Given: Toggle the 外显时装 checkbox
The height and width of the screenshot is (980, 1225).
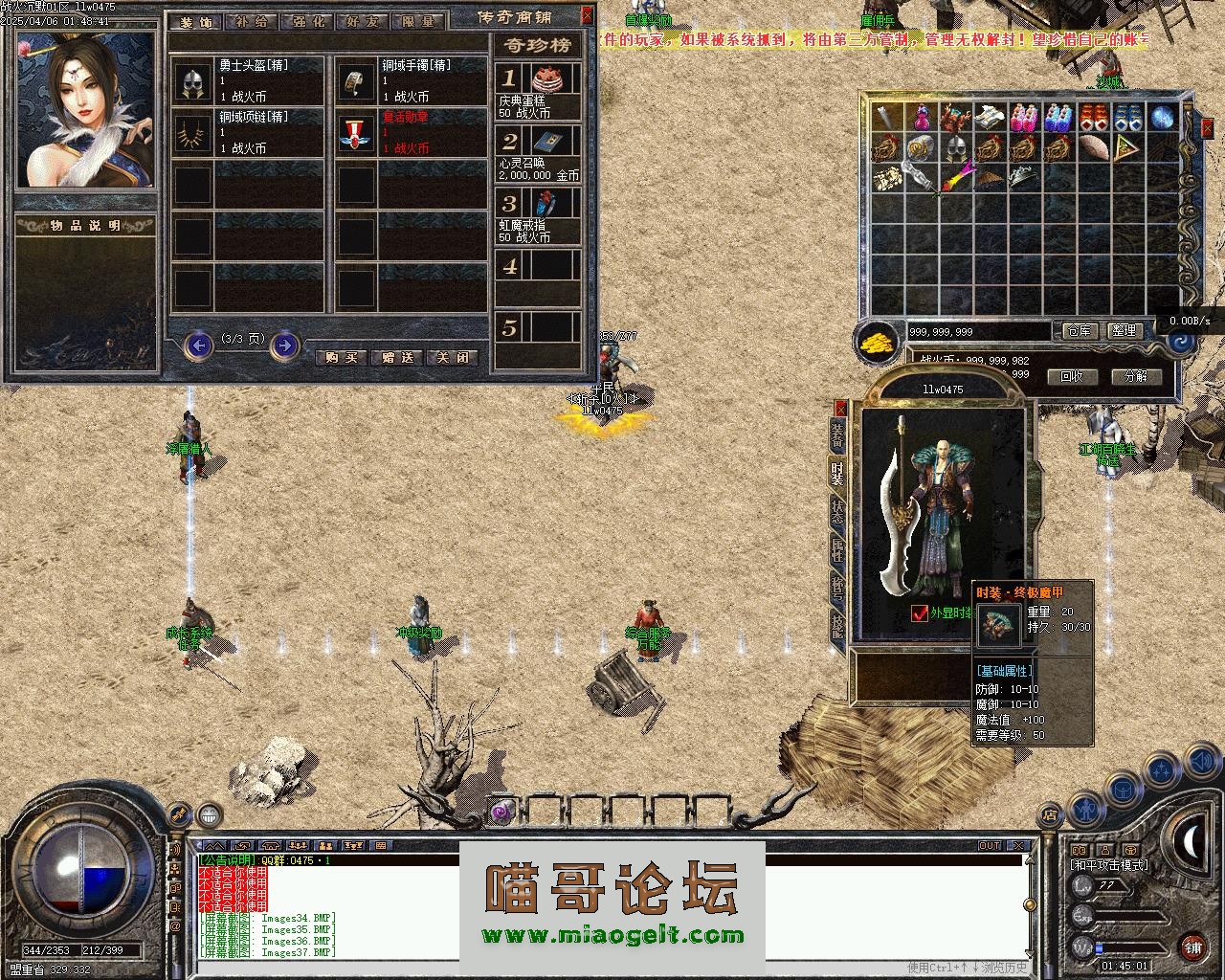Looking at the screenshot, I should (x=921, y=613).
